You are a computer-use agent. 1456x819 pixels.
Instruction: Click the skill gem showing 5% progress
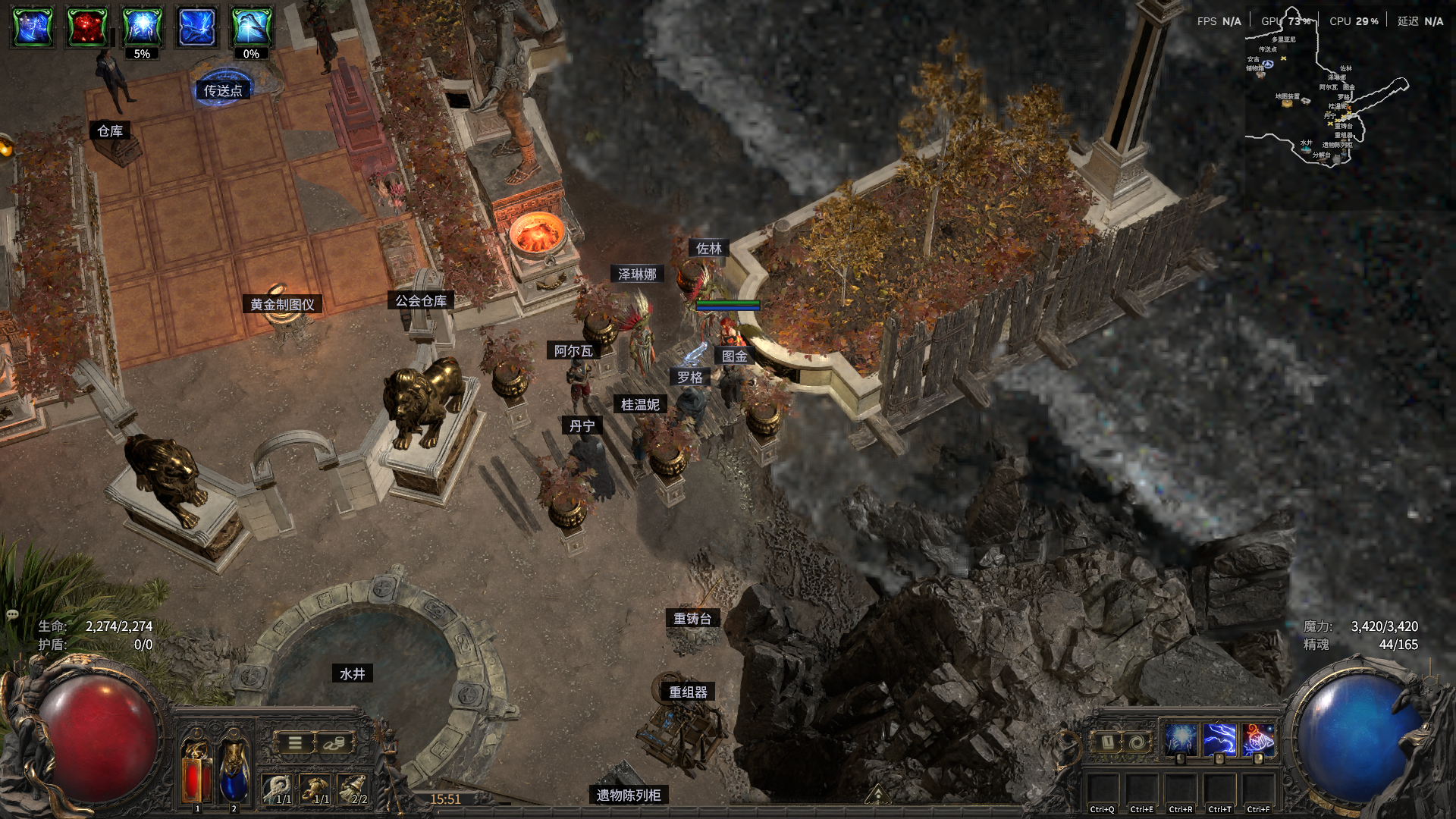[143, 27]
